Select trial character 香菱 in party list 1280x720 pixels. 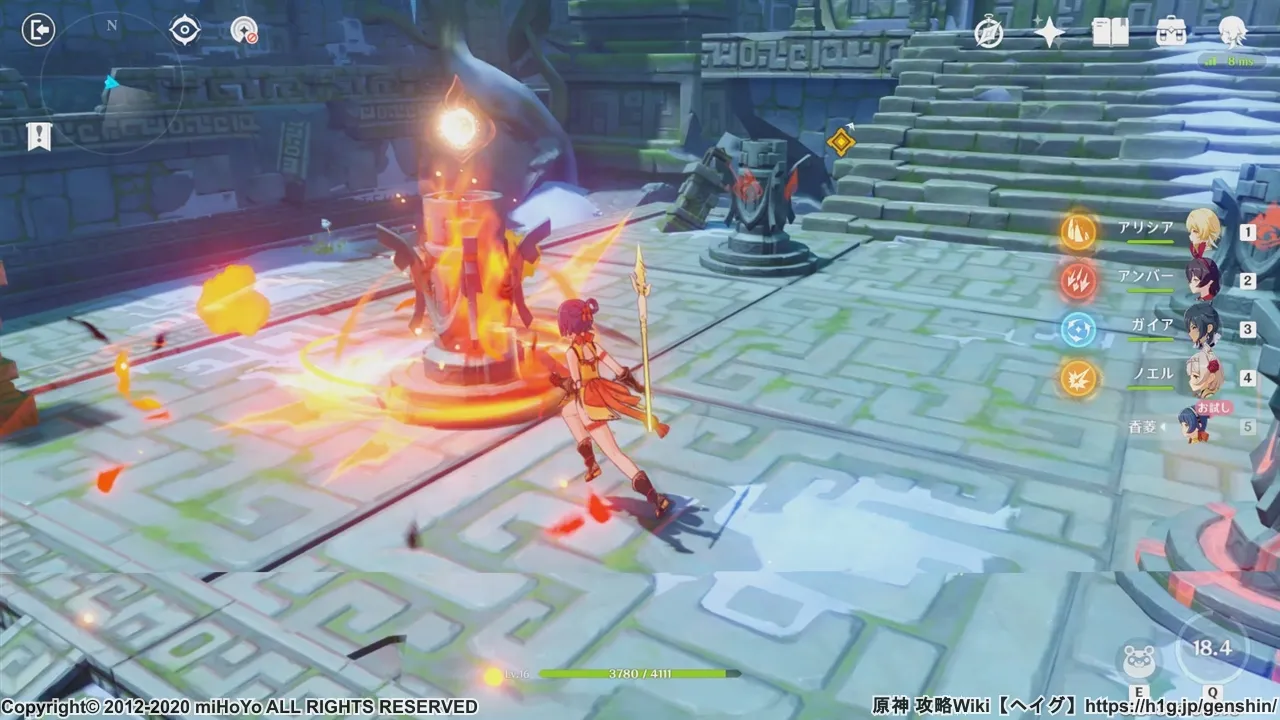pos(1195,425)
